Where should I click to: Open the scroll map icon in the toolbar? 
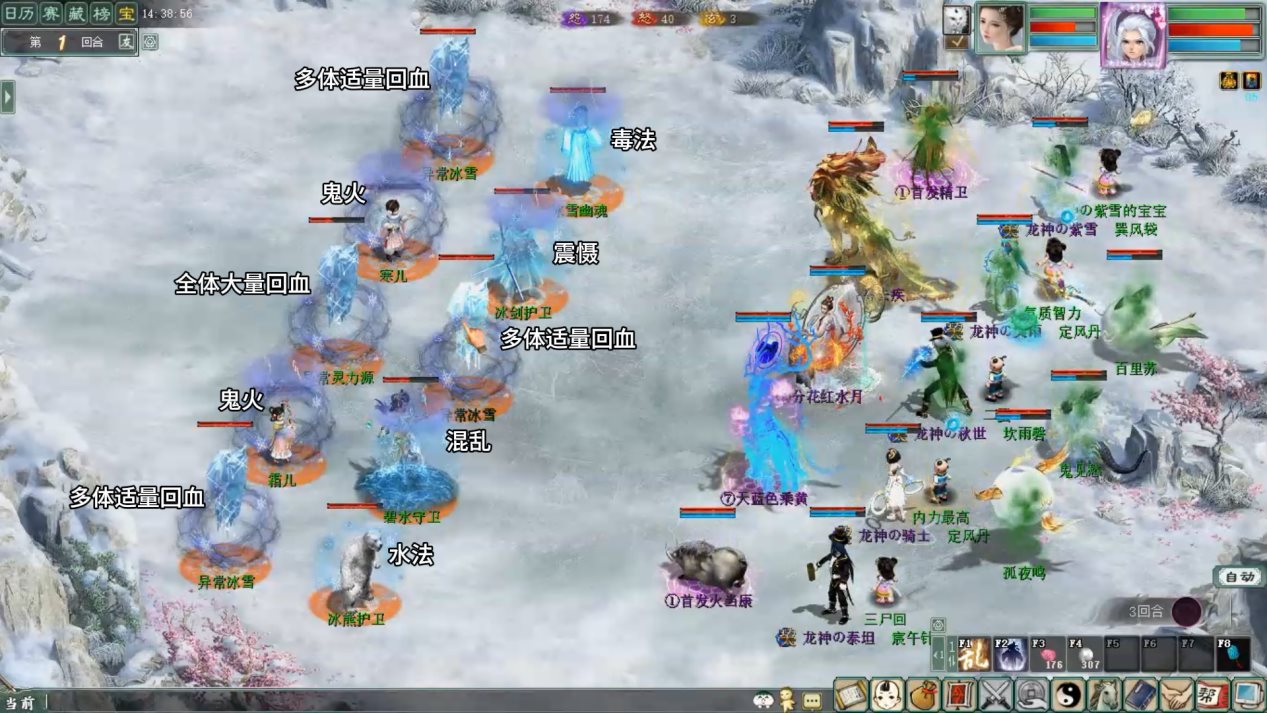coord(850,694)
